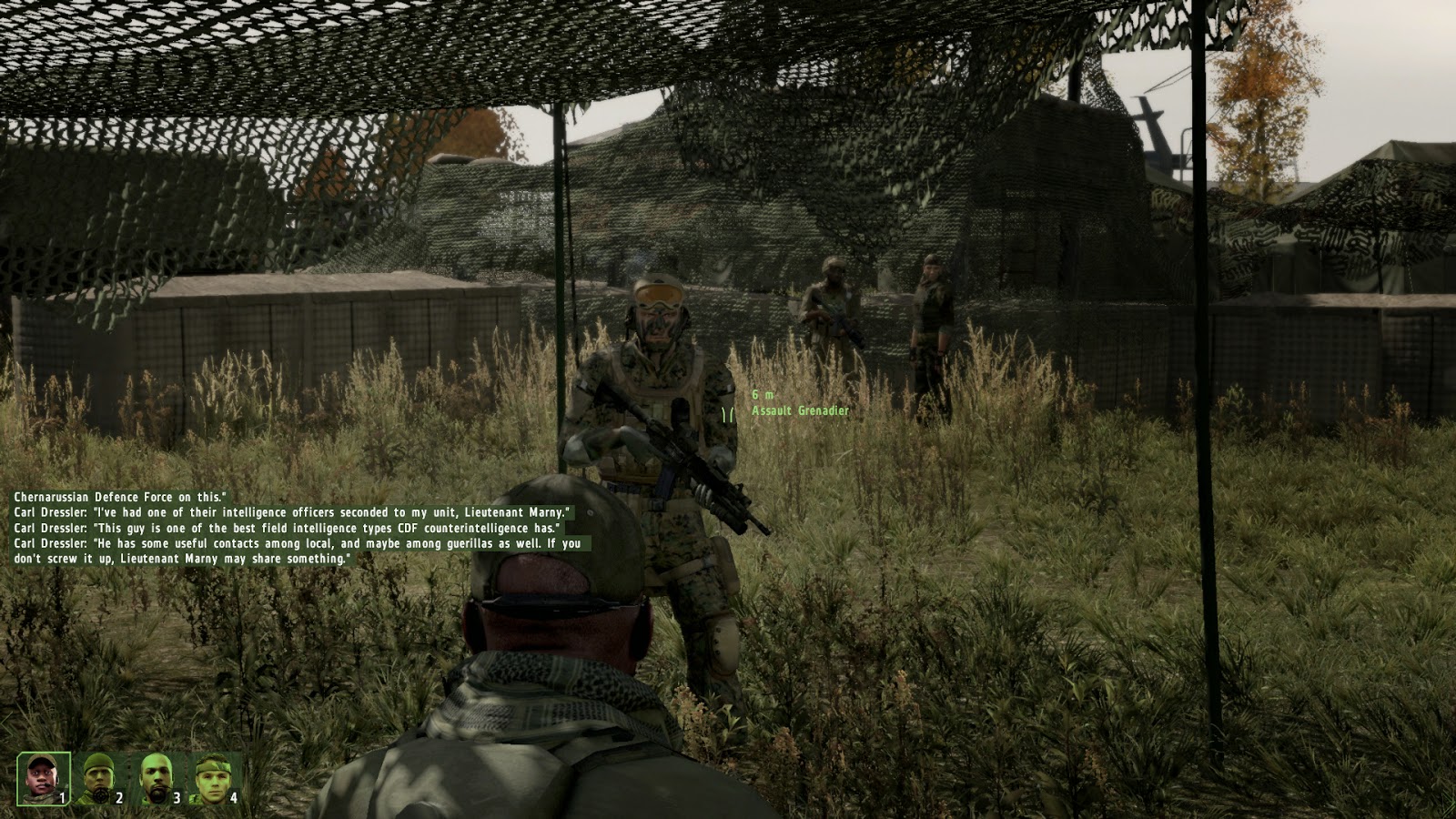Select squad member 1 portrait

42,779
